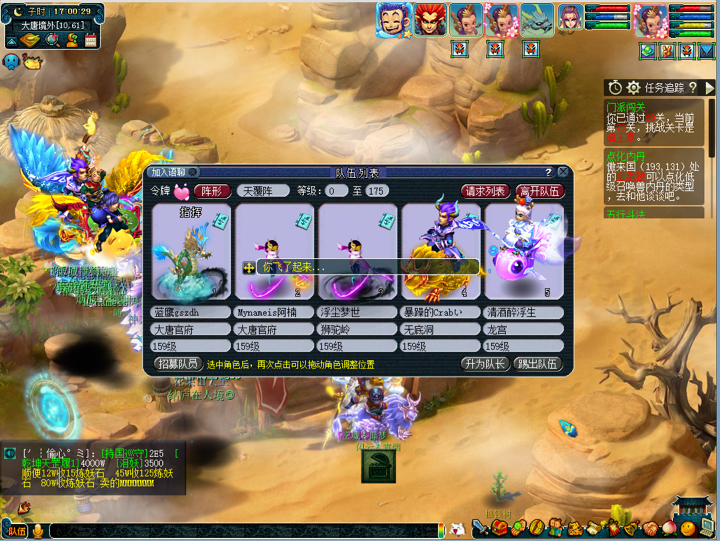Select team member 清酒醉浮生's portrait card
This screenshot has width=720, height=541.
(x=525, y=253)
